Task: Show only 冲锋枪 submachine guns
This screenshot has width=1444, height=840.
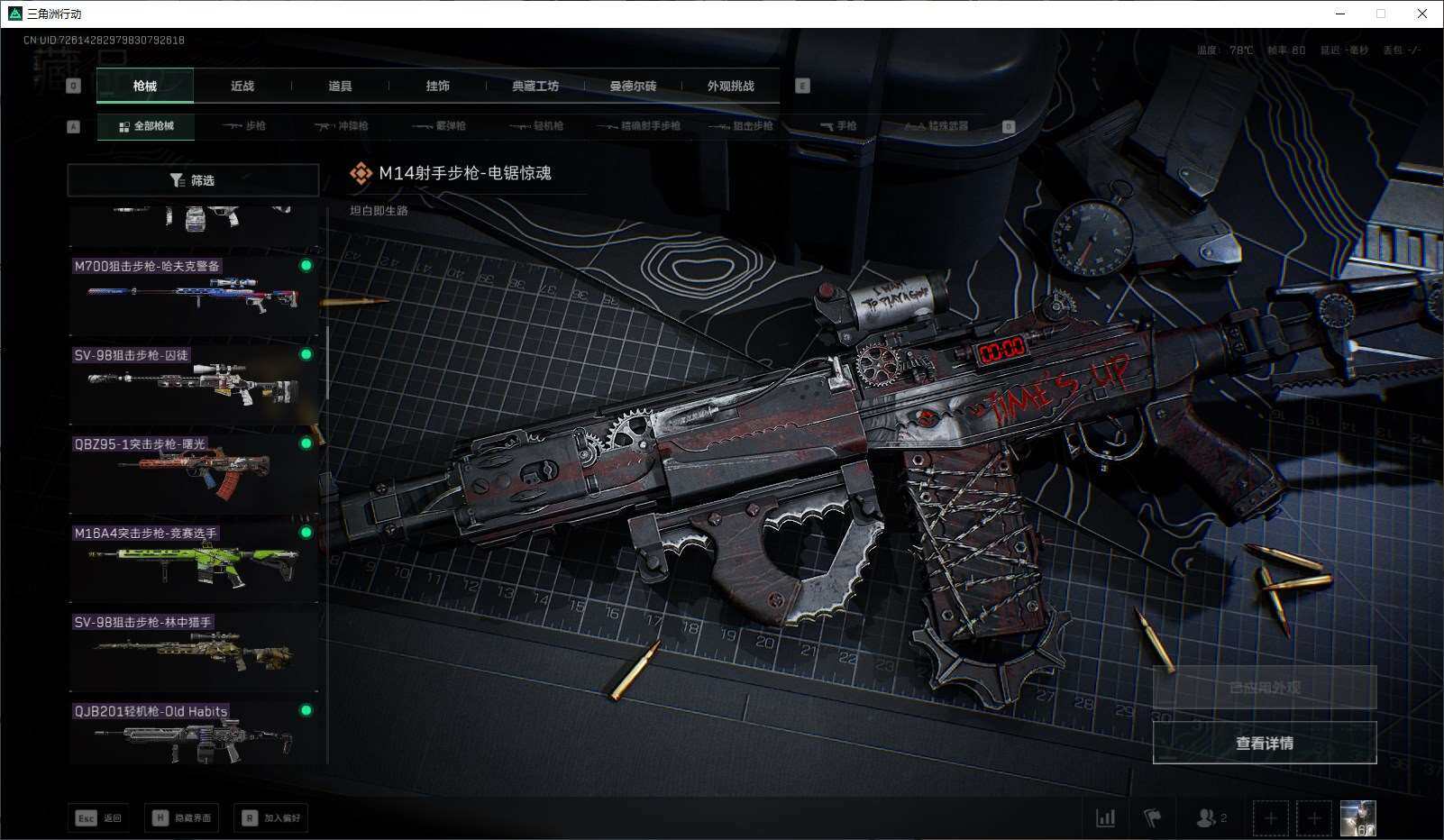Action: click(x=342, y=126)
